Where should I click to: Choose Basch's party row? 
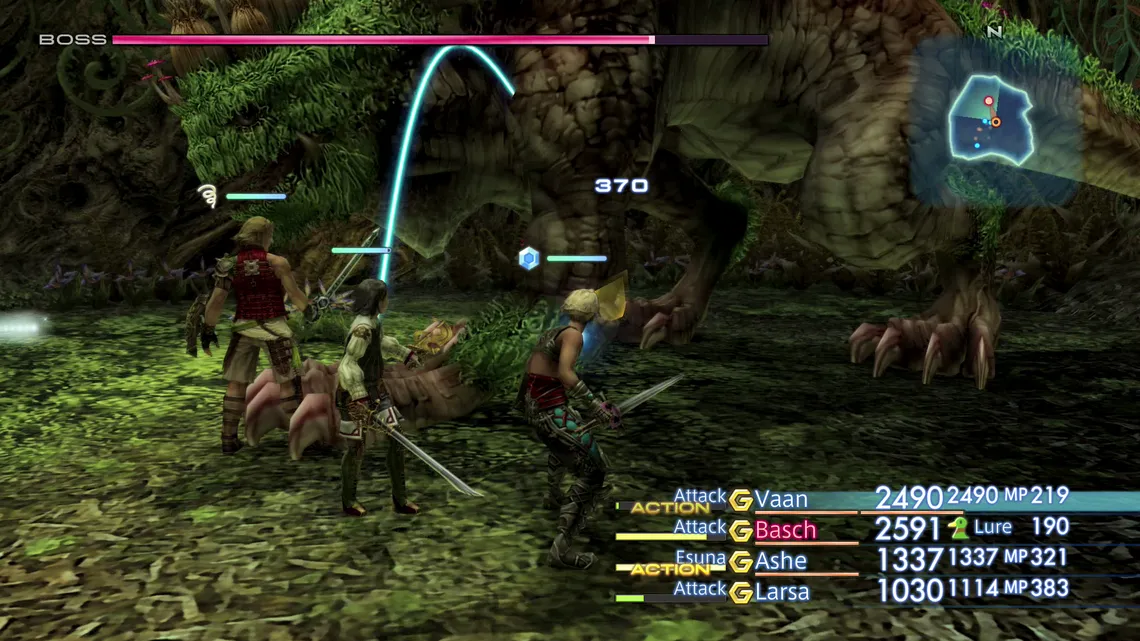pyautogui.click(x=785, y=530)
